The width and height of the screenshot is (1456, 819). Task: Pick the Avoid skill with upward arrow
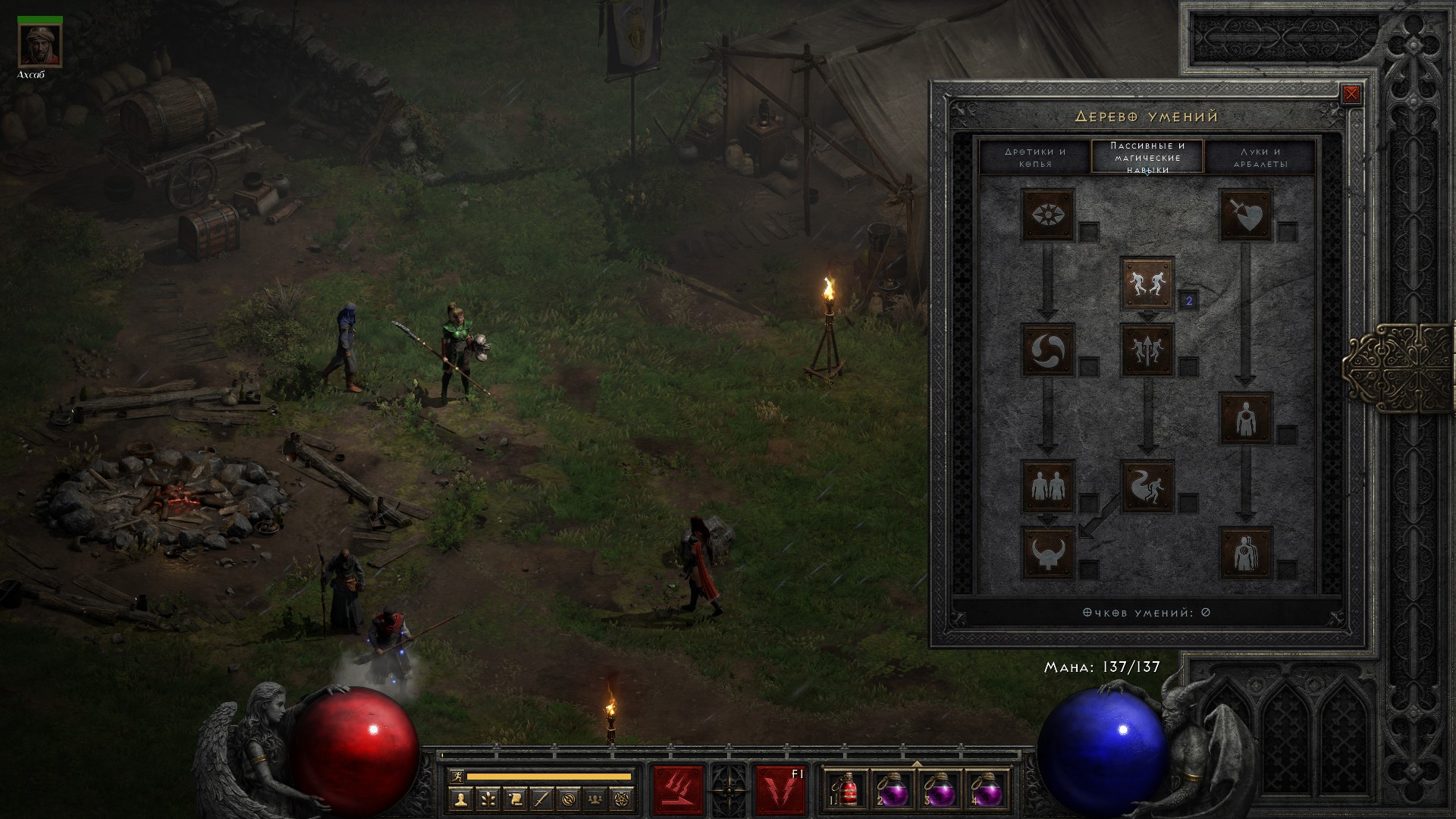coord(1147,350)
